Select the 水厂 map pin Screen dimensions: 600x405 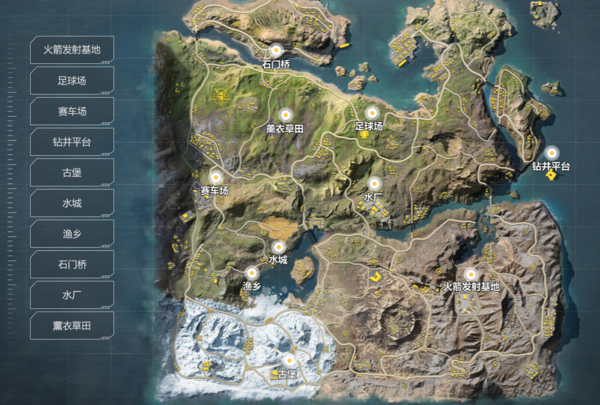[x=374, y=184]
